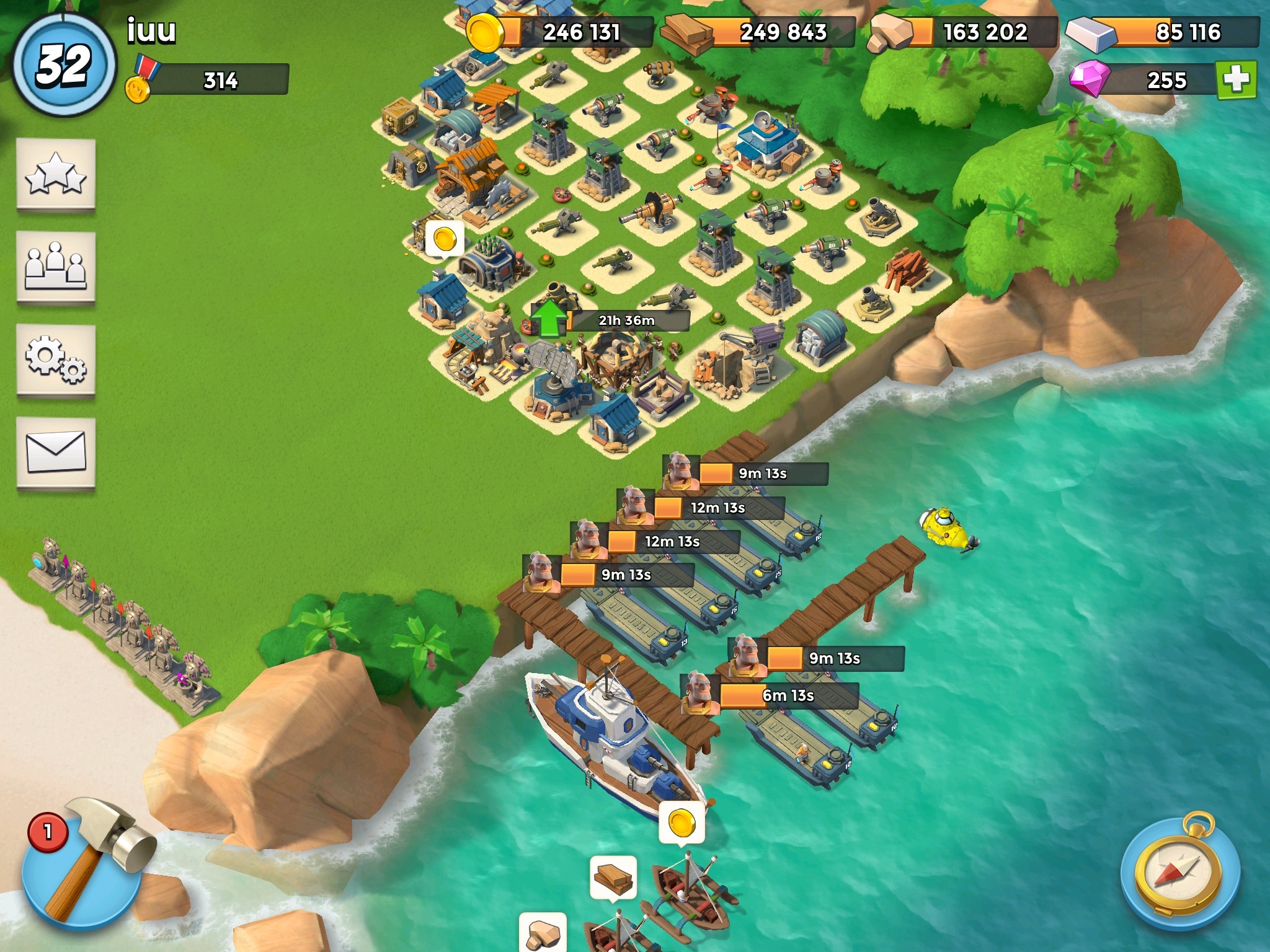Select the upgrade timer showing 21h 36m
This screenshot has height=952, width=1270.
[626, 320]
